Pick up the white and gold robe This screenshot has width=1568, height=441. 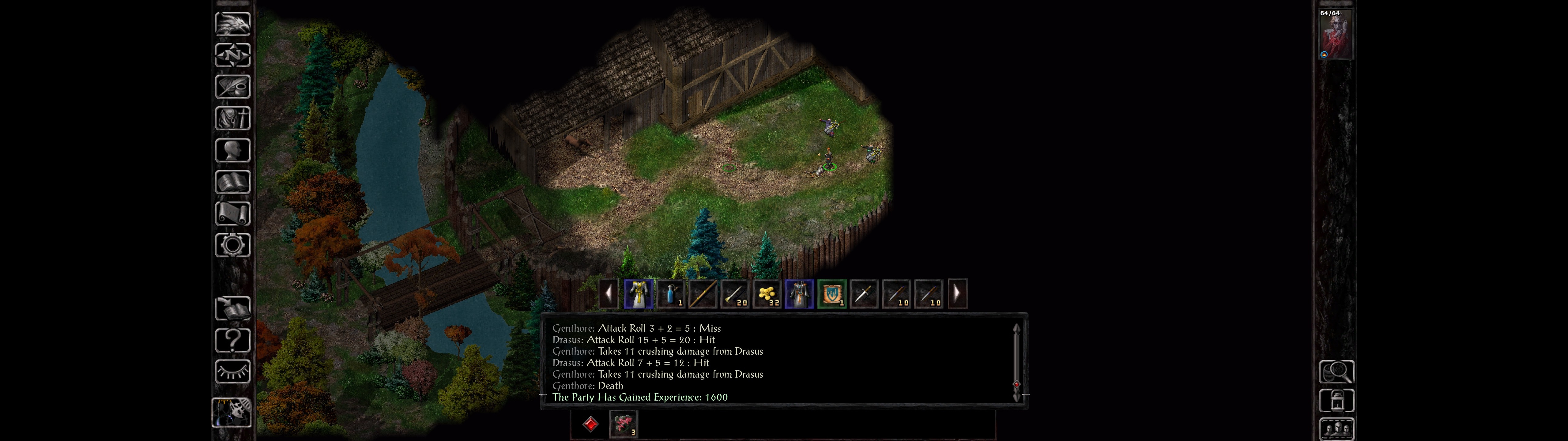click(x=638, y=294)
